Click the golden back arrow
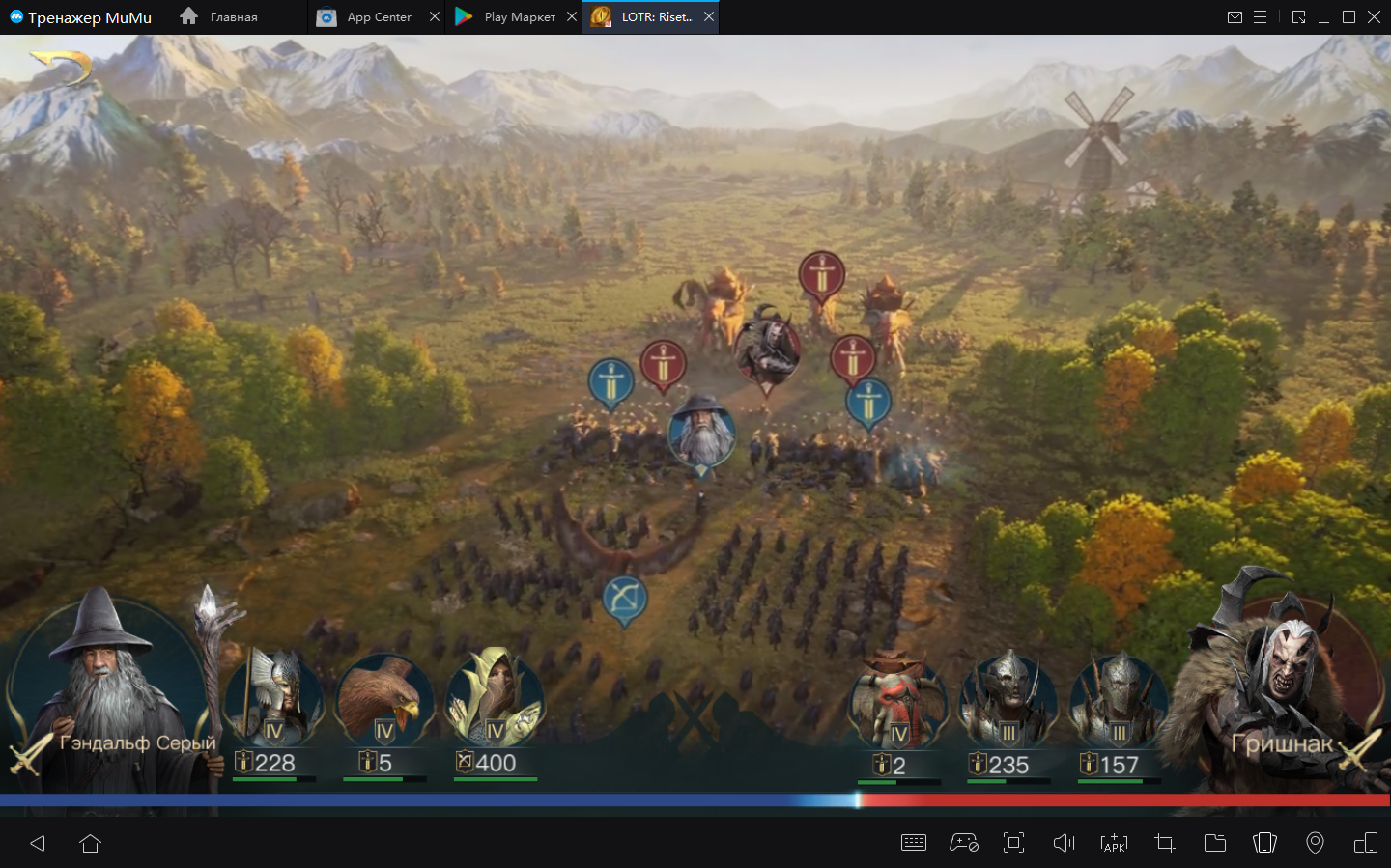1391x868 pixels. point(62,68)
